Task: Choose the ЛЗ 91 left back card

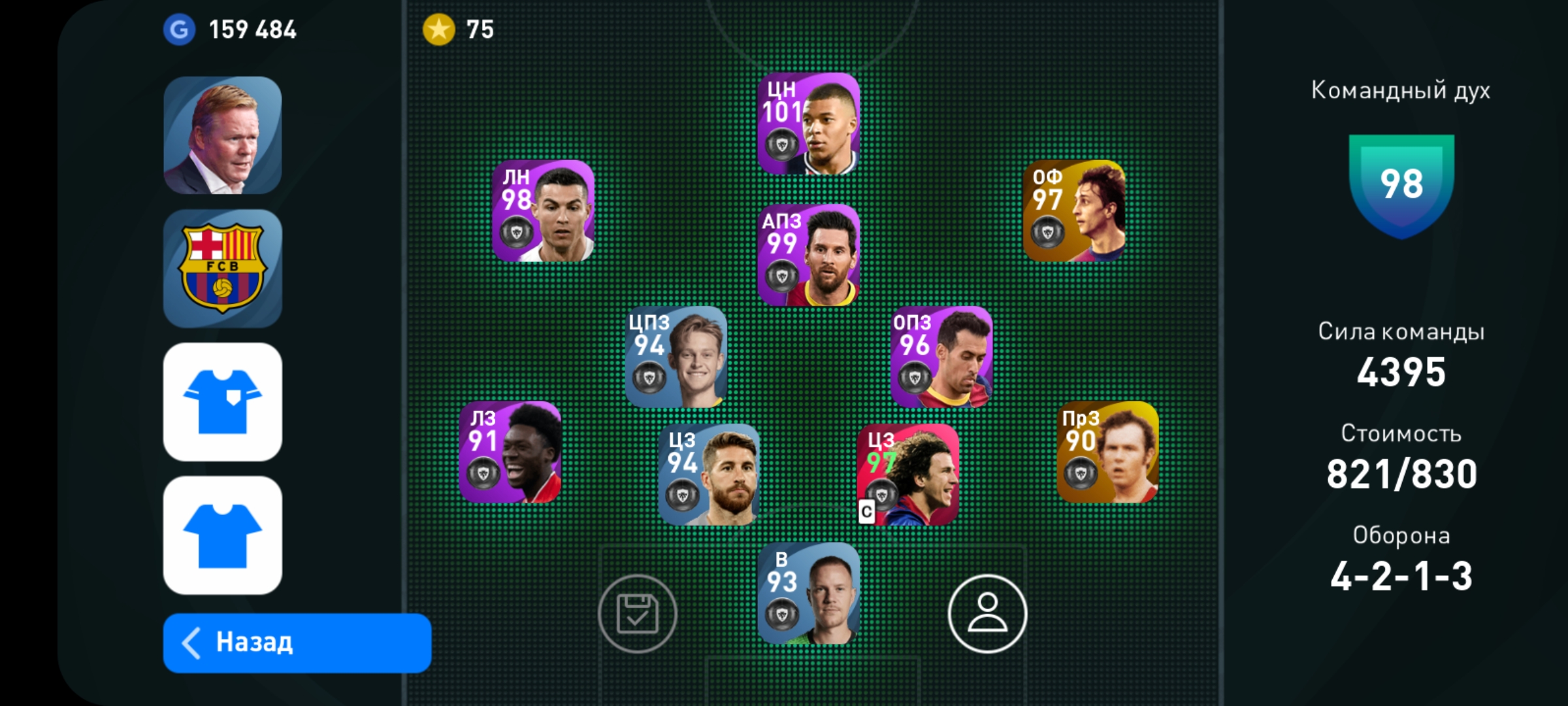Action: pyautogui.click(x=510, y=452)
